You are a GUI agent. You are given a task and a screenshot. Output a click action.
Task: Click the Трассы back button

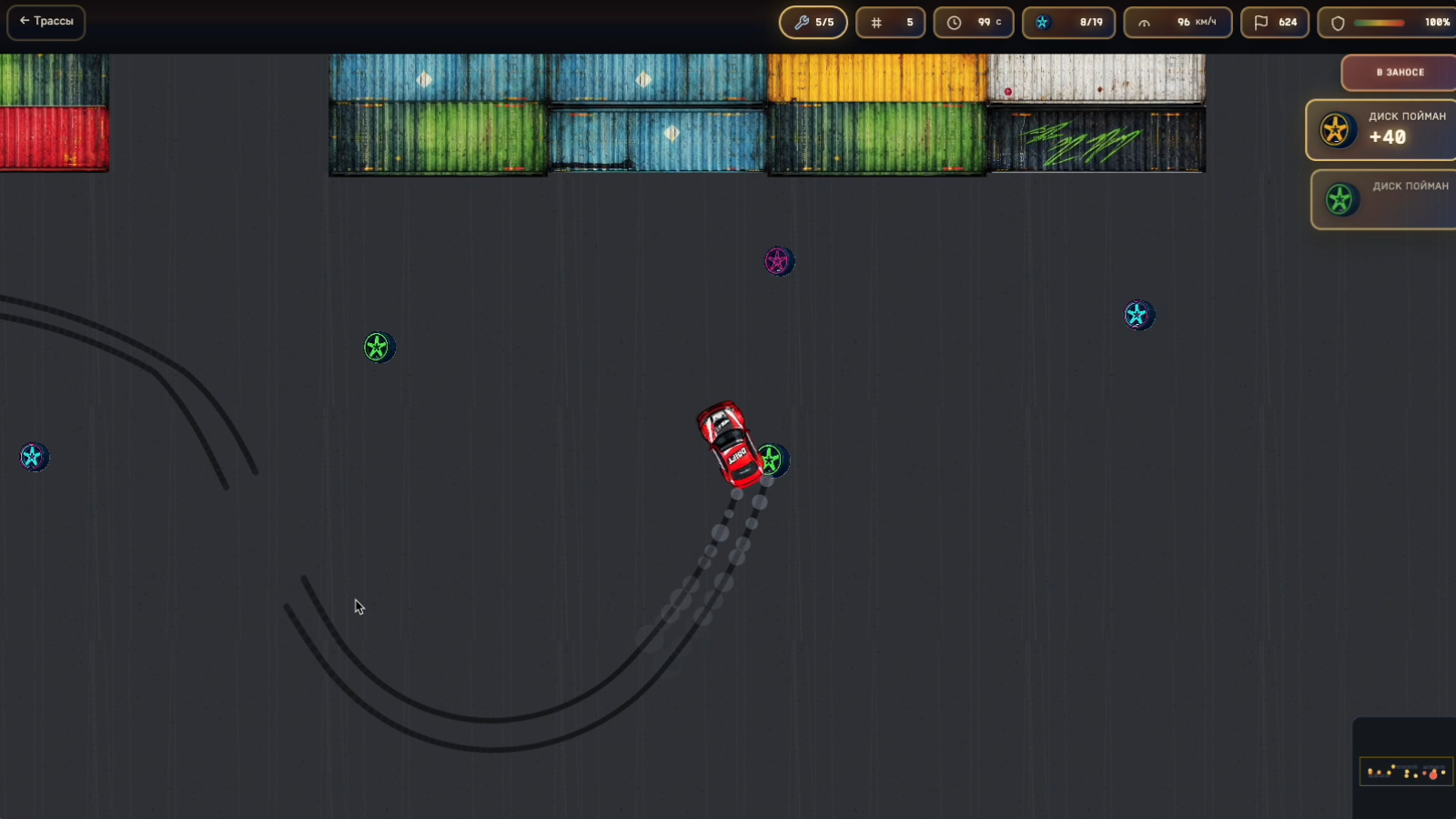(x=45, y=22)
